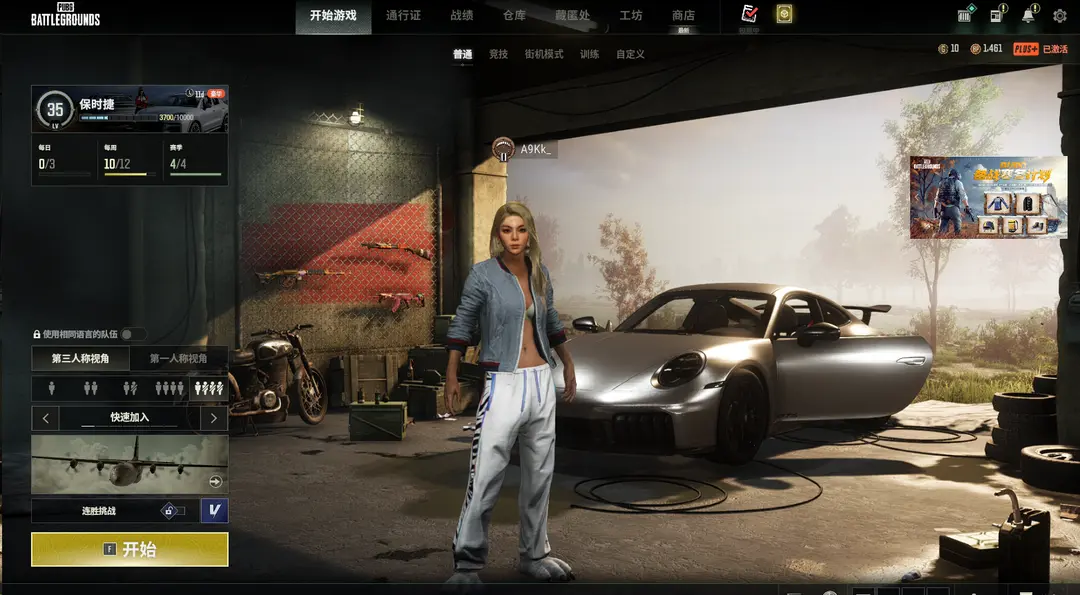Screen dimensions: 1080x595
Task: Choose the solo single-player team size icon
Action: coord(50,387)
